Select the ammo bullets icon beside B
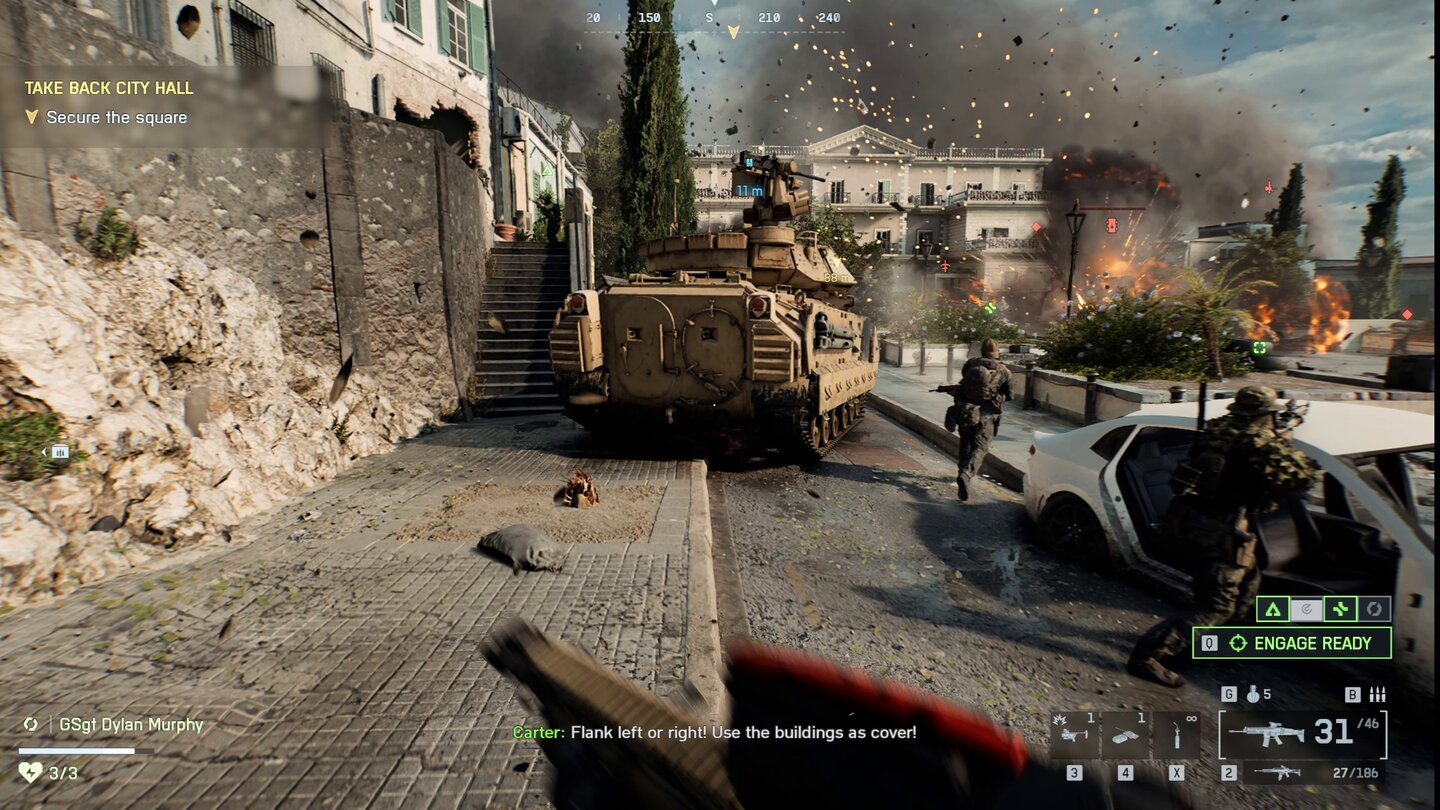 (1377, 693)
